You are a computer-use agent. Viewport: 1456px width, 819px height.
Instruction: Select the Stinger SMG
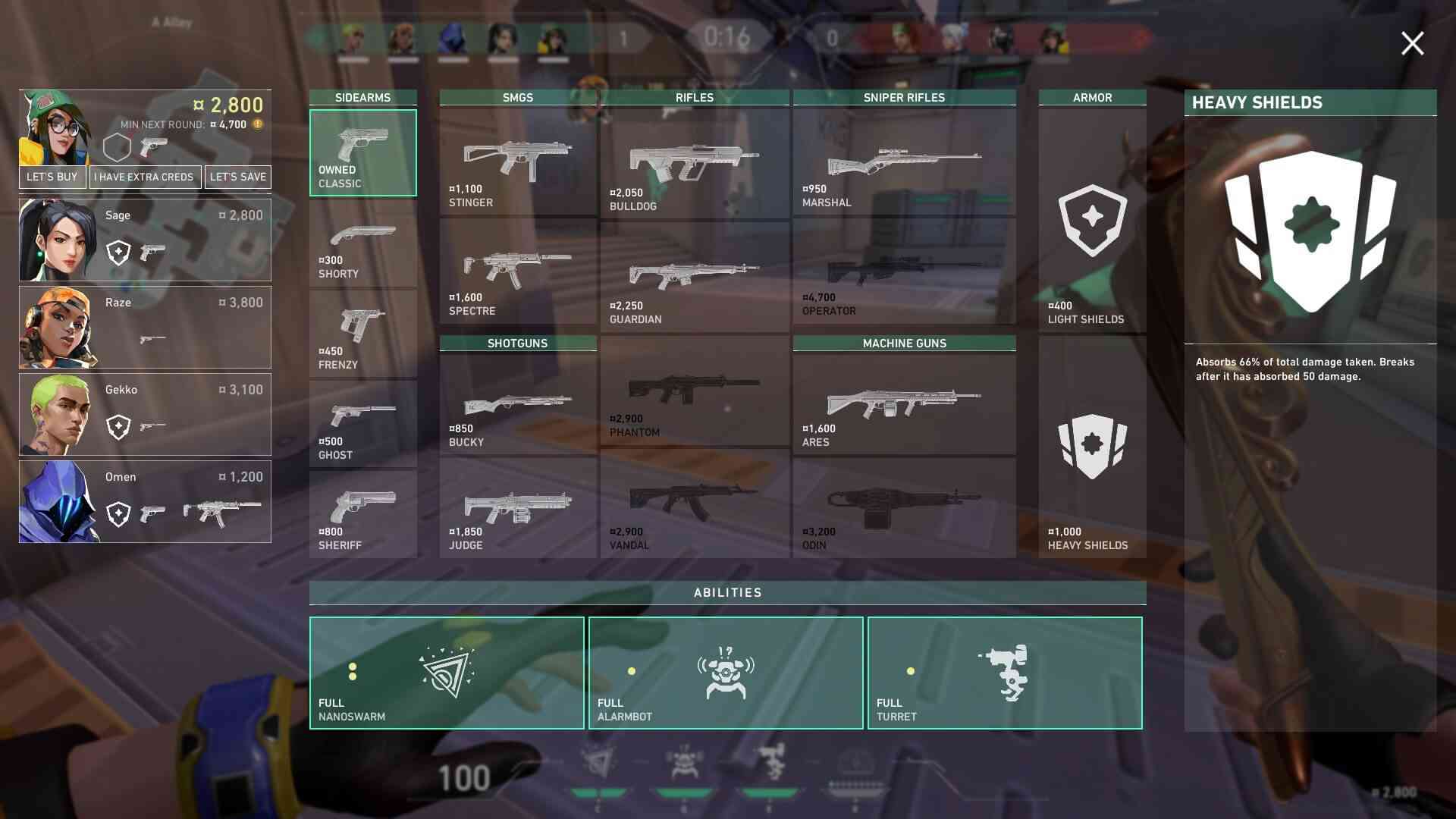518,162
